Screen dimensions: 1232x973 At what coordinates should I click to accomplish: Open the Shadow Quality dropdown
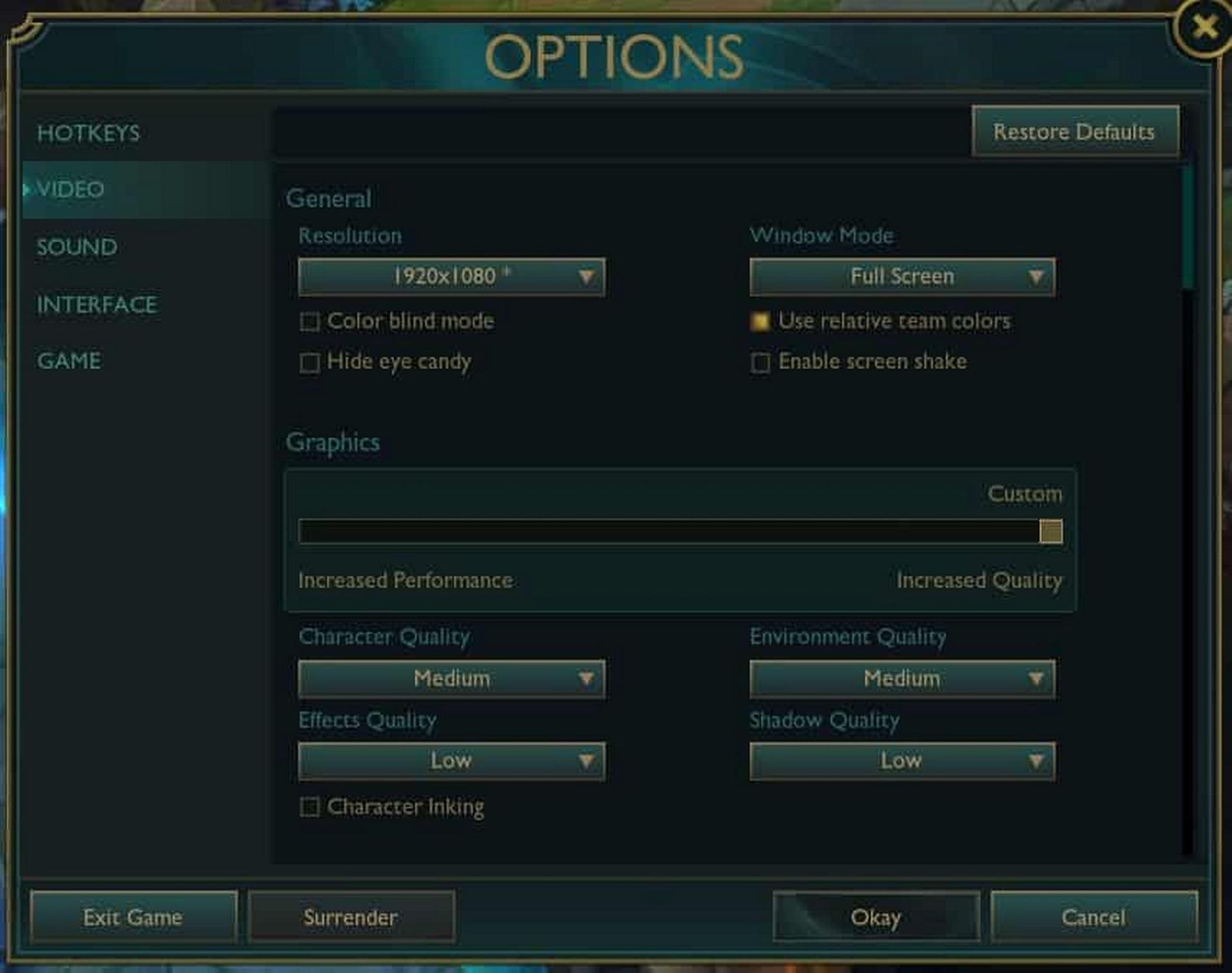[902, 761]
